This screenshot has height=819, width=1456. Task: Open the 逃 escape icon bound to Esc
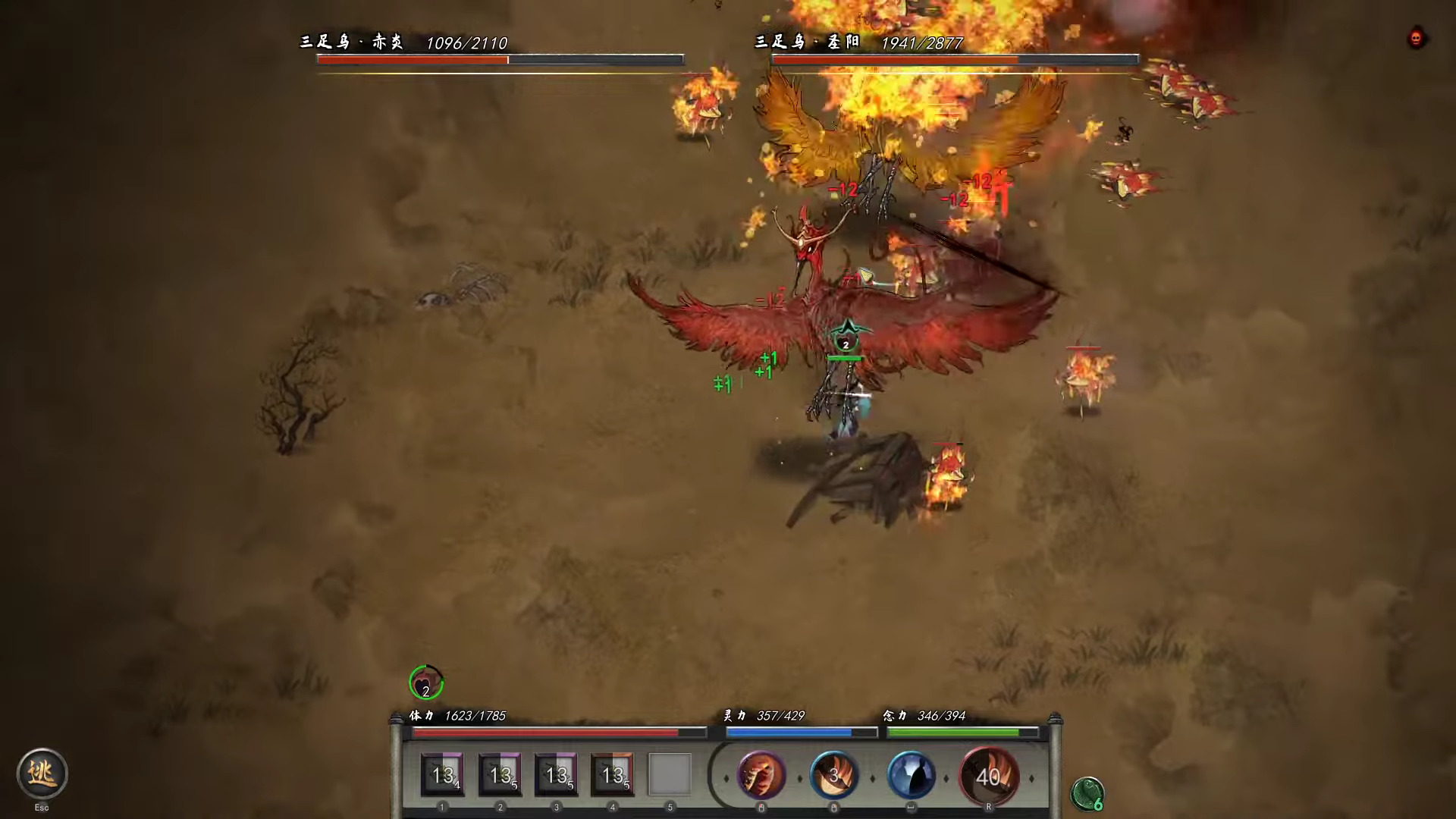coord(42,773)
